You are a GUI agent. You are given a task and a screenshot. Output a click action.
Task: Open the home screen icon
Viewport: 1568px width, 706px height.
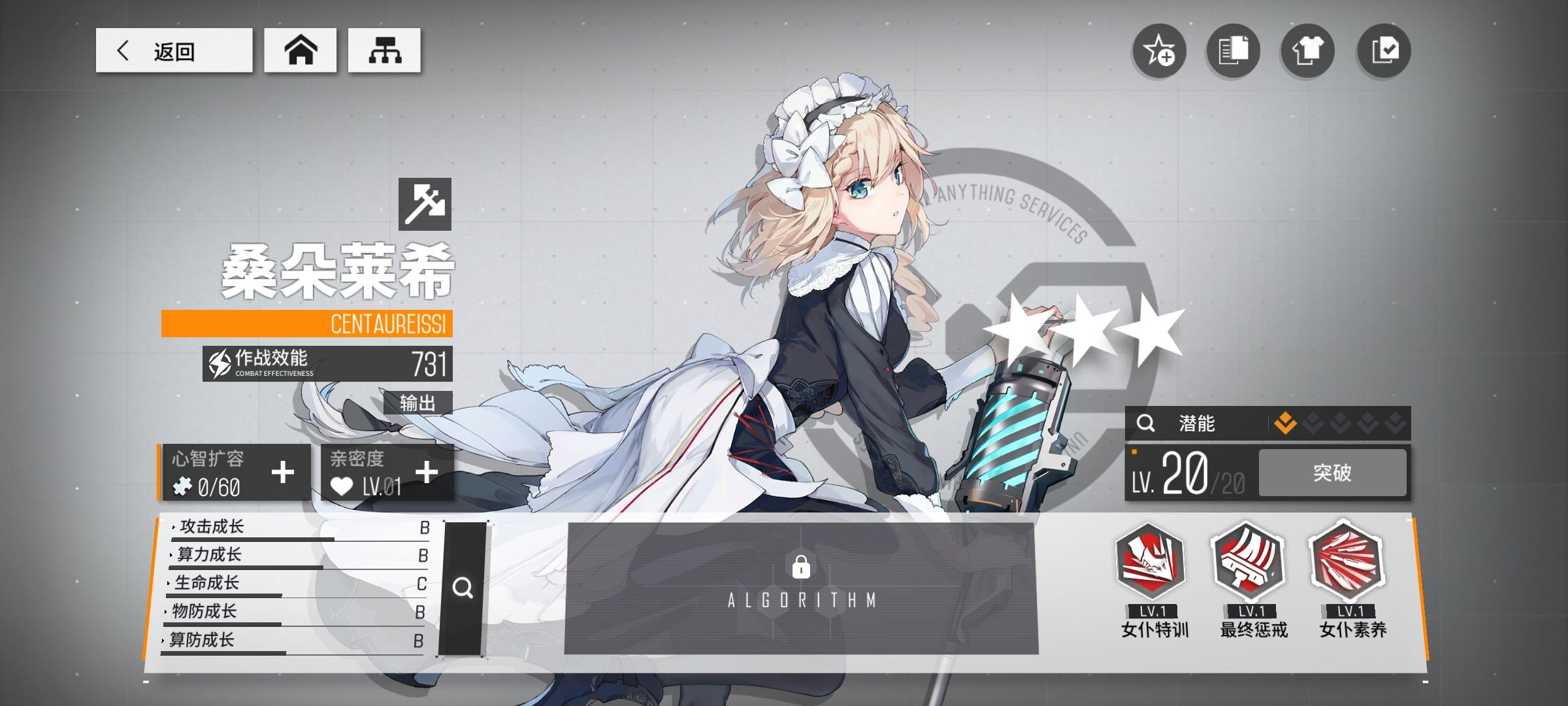pyautogui.click(x=300, y=50)
